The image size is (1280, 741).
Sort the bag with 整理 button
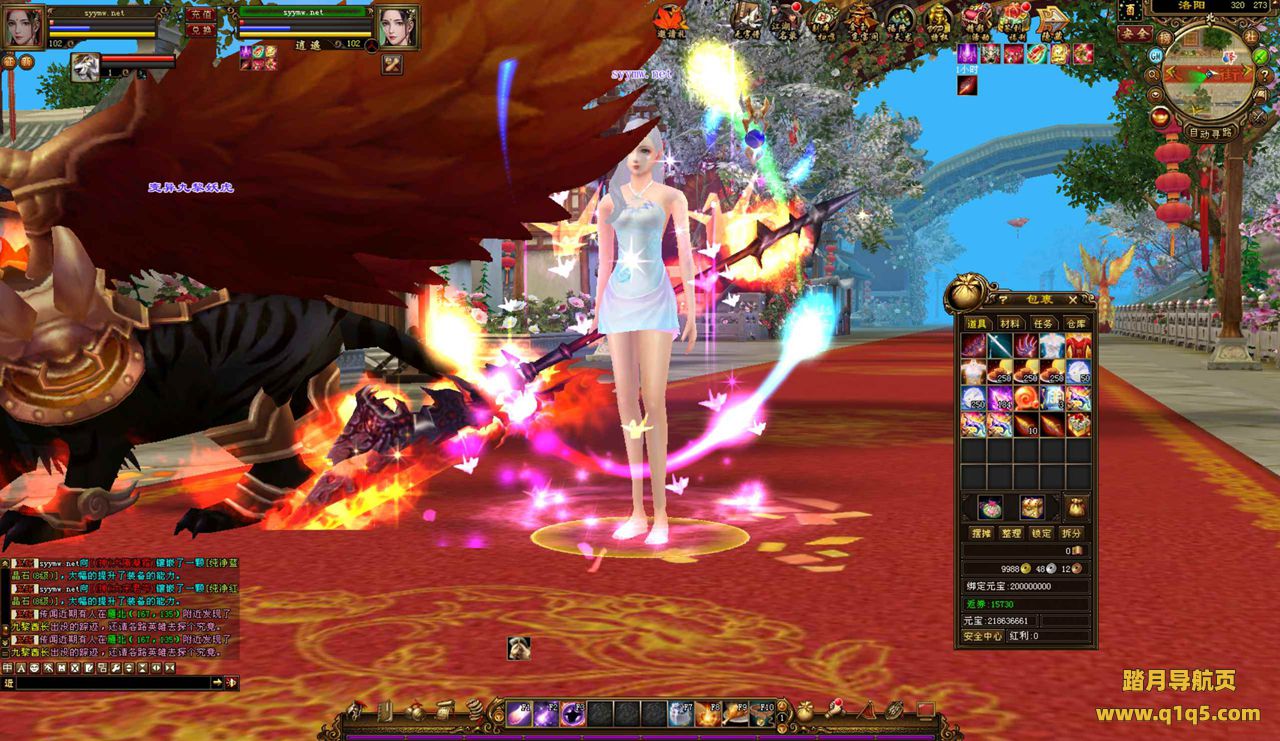click(x=1011, y=533)
